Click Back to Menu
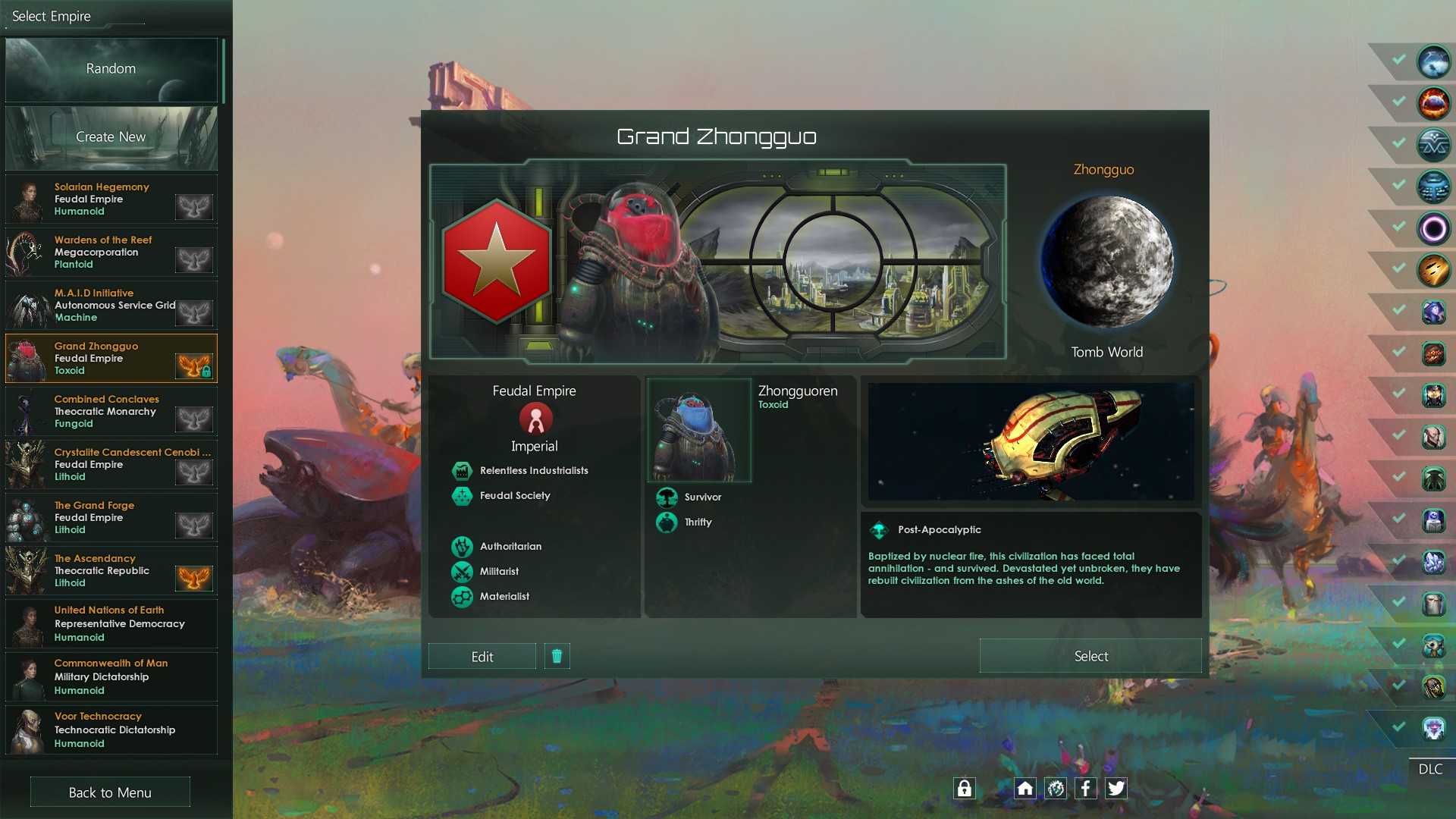1456x819 pixels. [x=110, y=792]
